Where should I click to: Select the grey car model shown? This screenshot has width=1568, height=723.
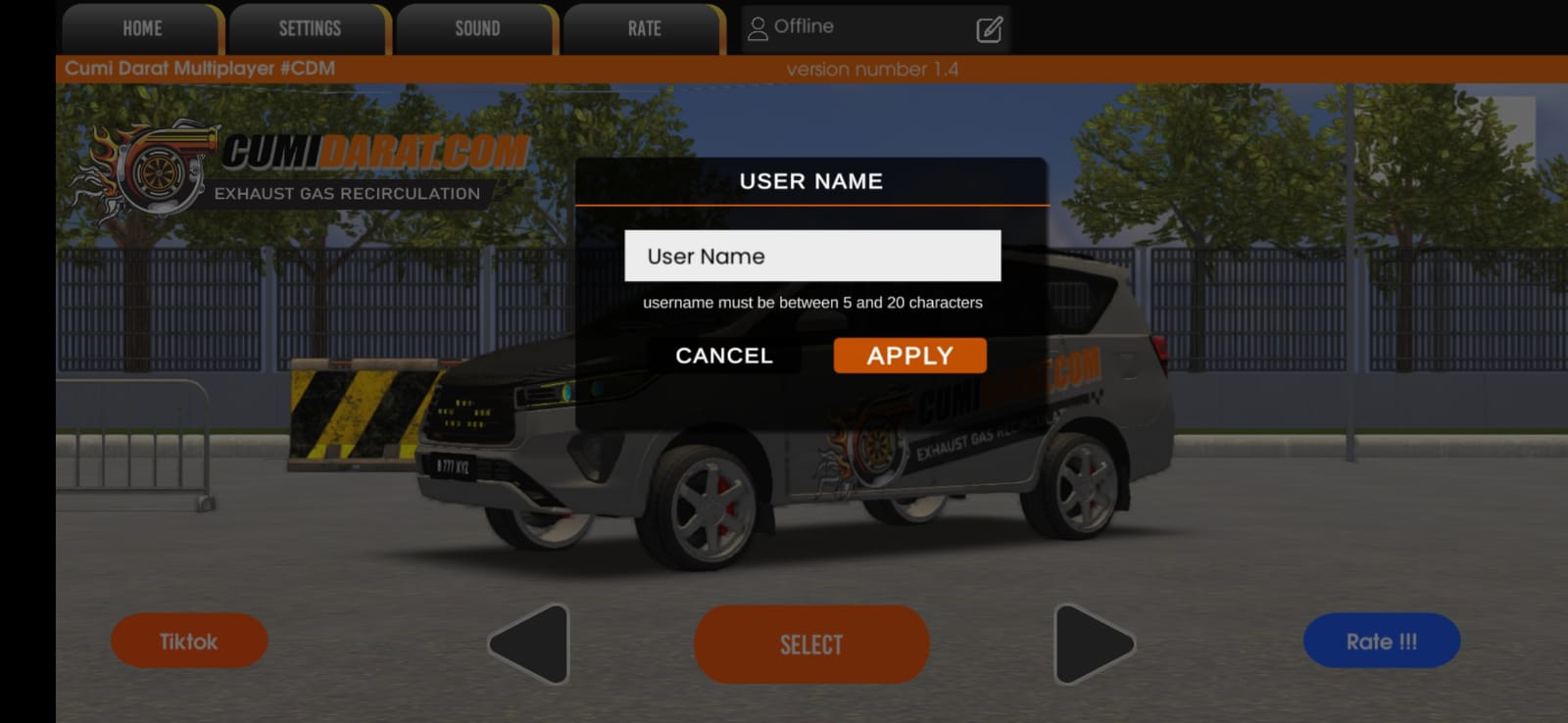coord(811,645)
